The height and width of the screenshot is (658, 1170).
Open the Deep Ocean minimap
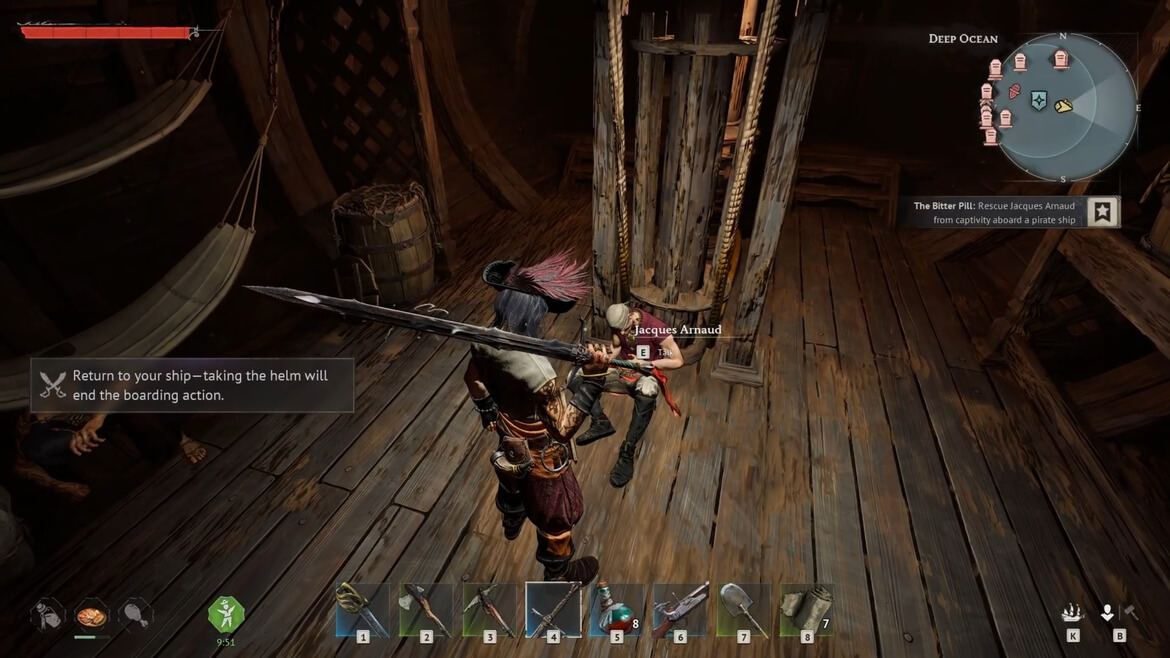[1067, 108]
